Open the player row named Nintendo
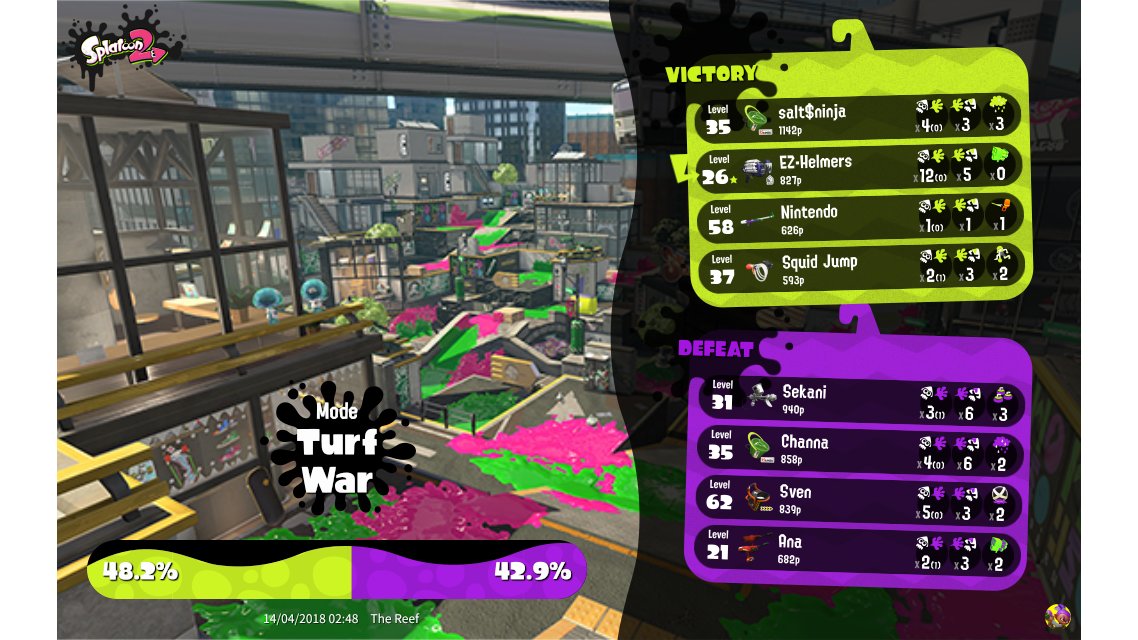 coord(858,217)
